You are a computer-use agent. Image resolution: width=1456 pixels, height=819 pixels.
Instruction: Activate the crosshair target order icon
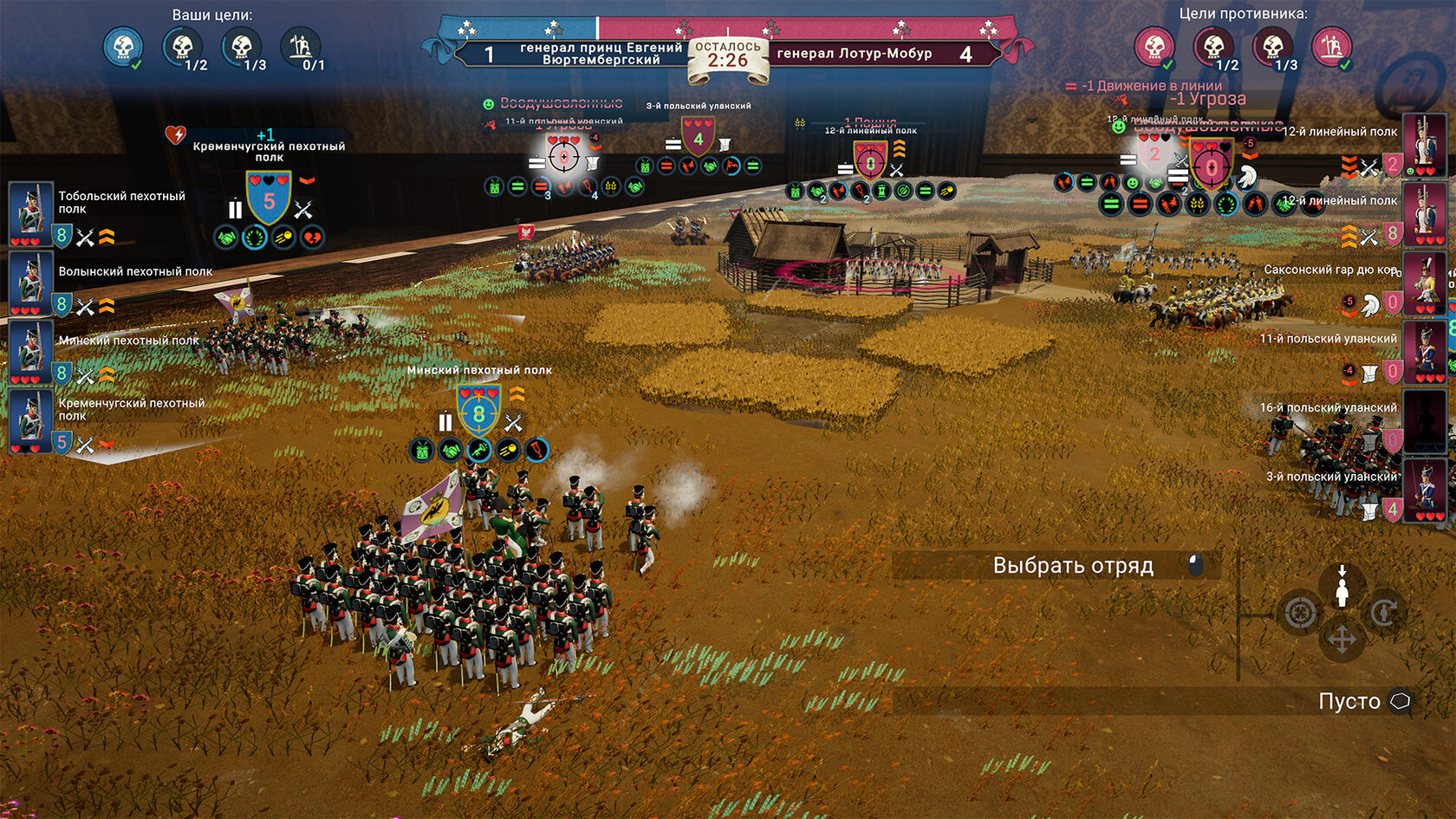pos(1300,614)
